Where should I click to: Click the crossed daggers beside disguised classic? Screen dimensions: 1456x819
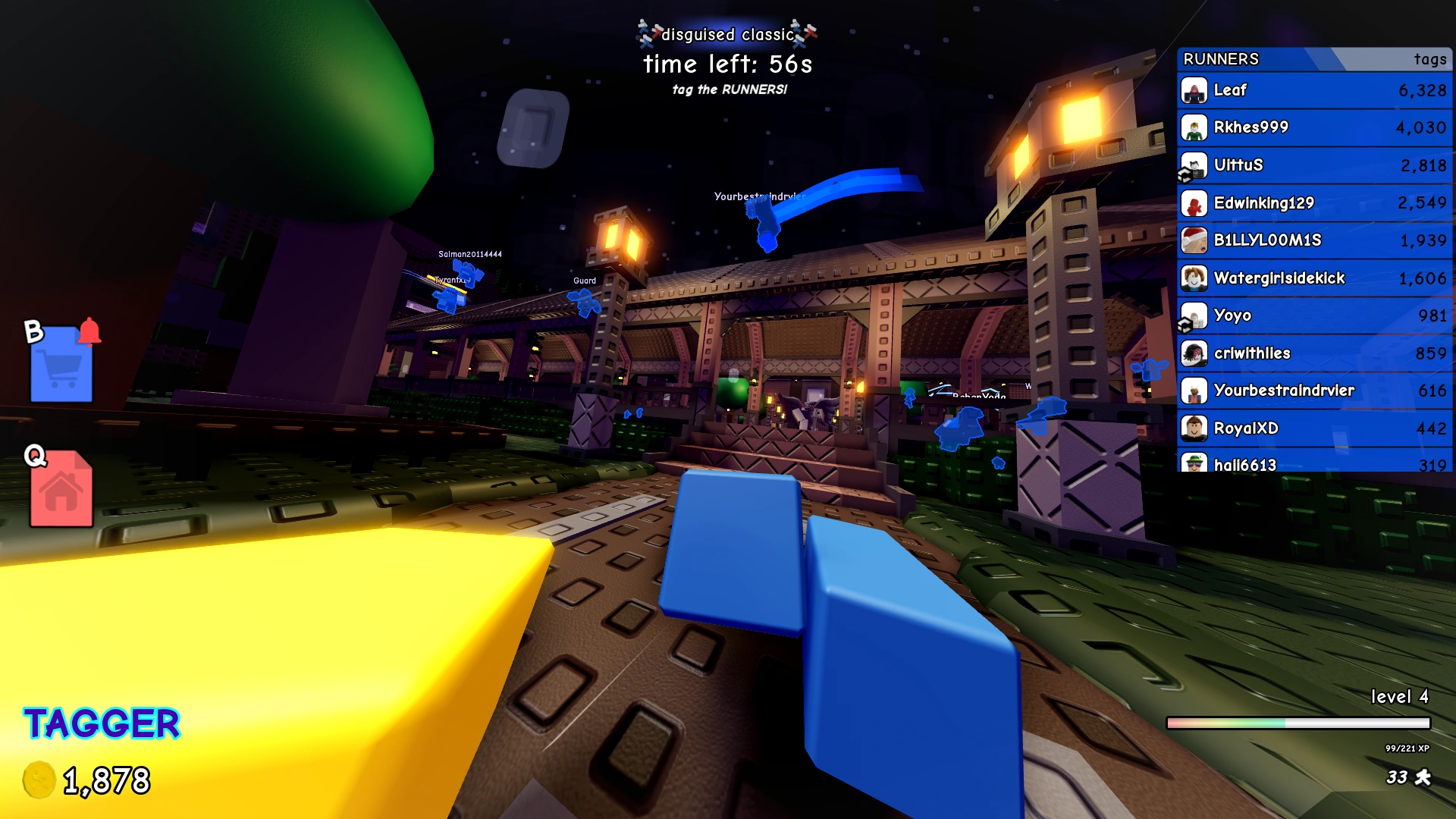pyautogui.click(x=645, y=32)
